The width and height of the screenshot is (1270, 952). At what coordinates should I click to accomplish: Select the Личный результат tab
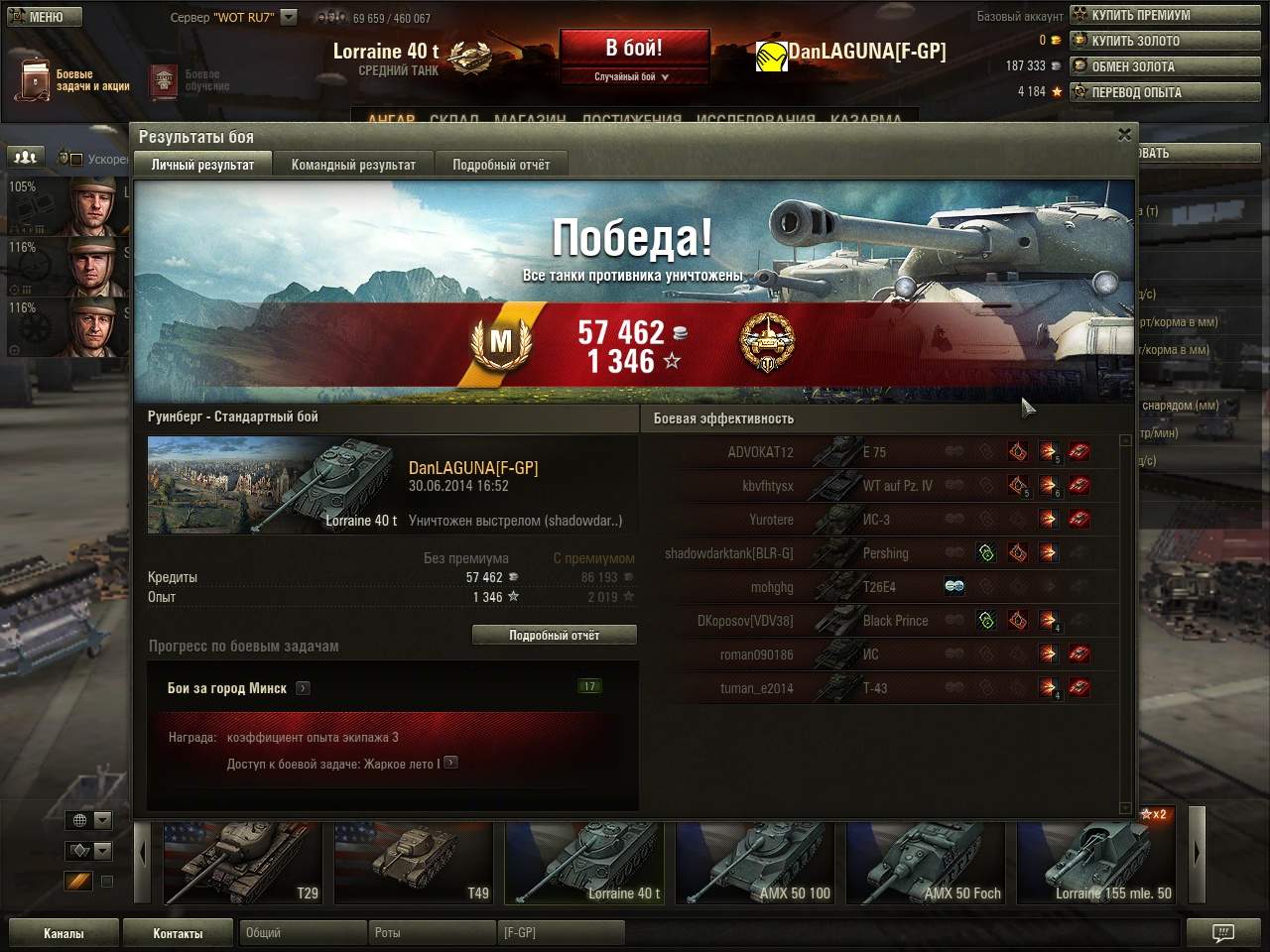coord(202,165)
